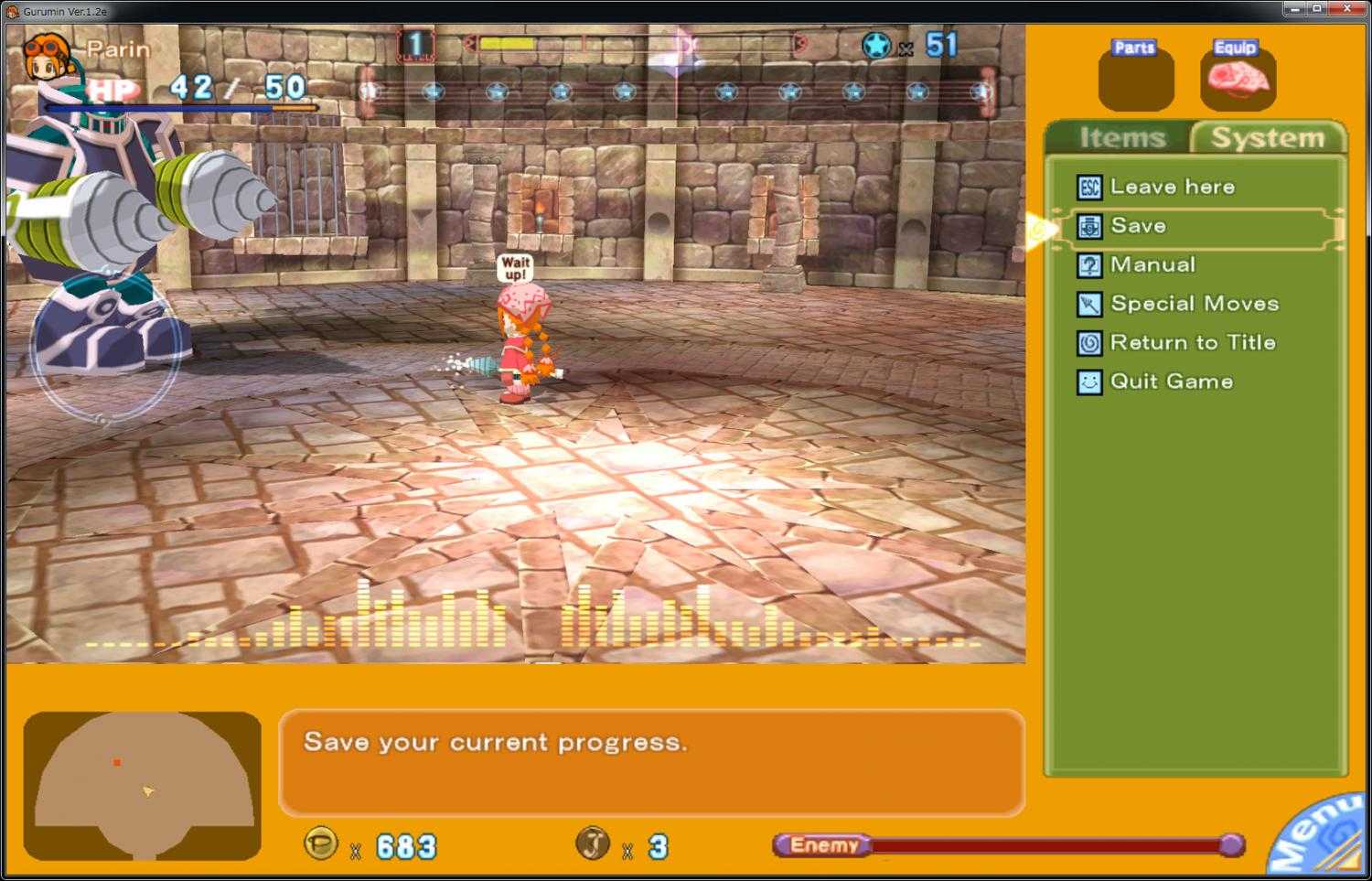Screen dimensions: 1372x881
Task: Switch to the Items tab
Action: pyautogui.click(x=1122, y=138)
